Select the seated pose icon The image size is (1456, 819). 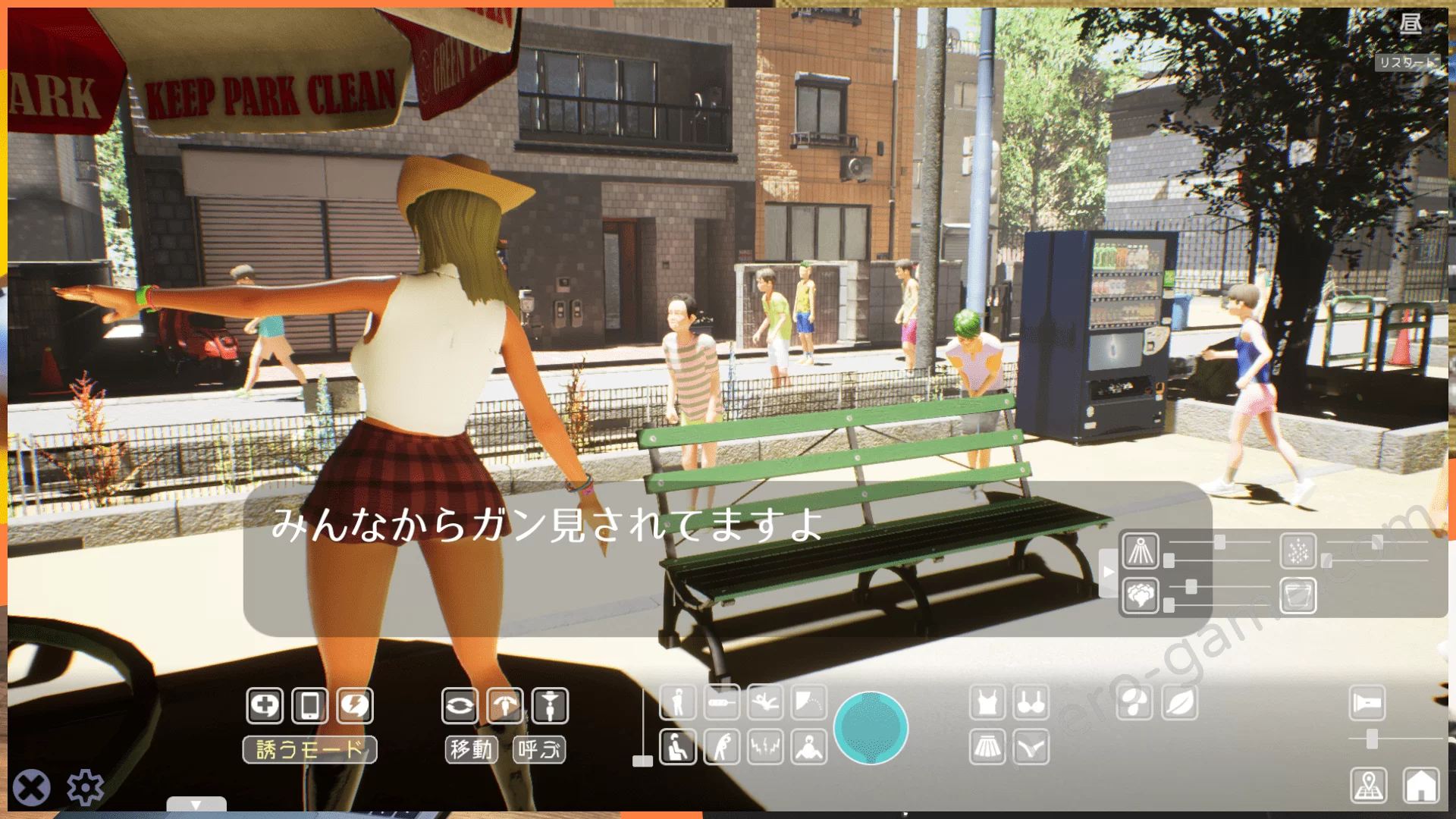tap(677, 748)
